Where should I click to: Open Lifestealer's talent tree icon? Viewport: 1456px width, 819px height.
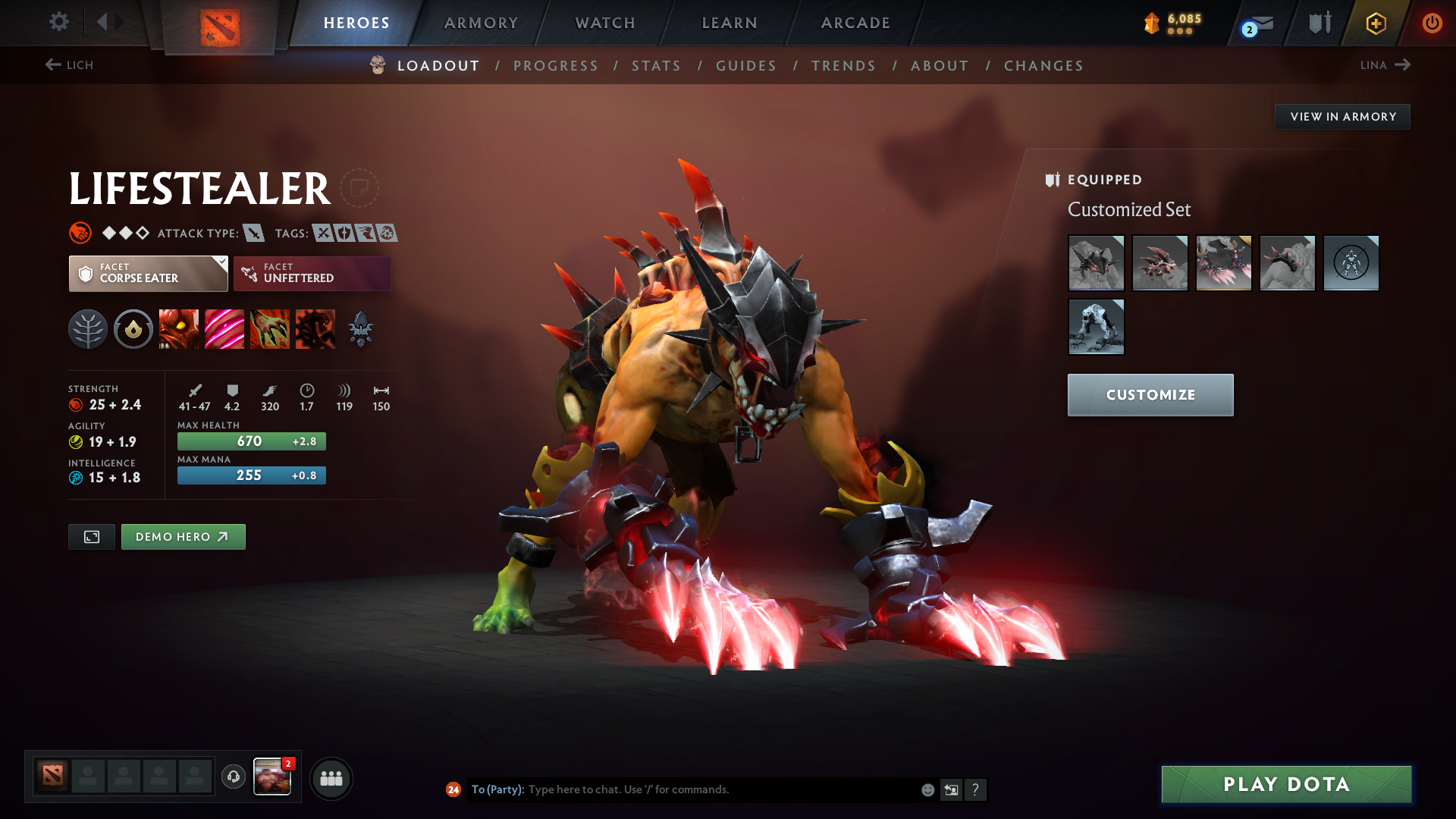[88, 328]
